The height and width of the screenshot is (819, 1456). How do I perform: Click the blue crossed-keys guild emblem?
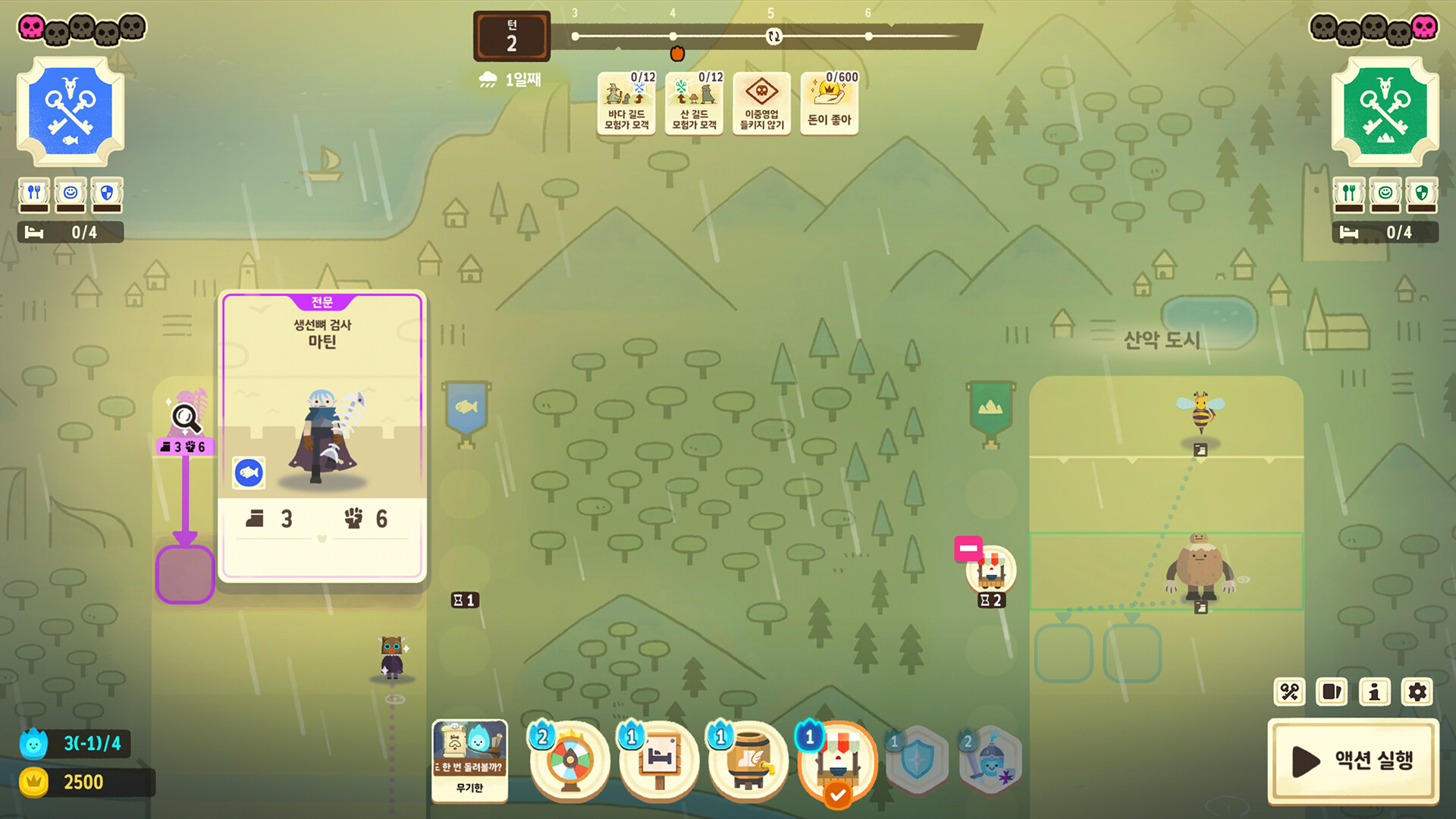70,110
